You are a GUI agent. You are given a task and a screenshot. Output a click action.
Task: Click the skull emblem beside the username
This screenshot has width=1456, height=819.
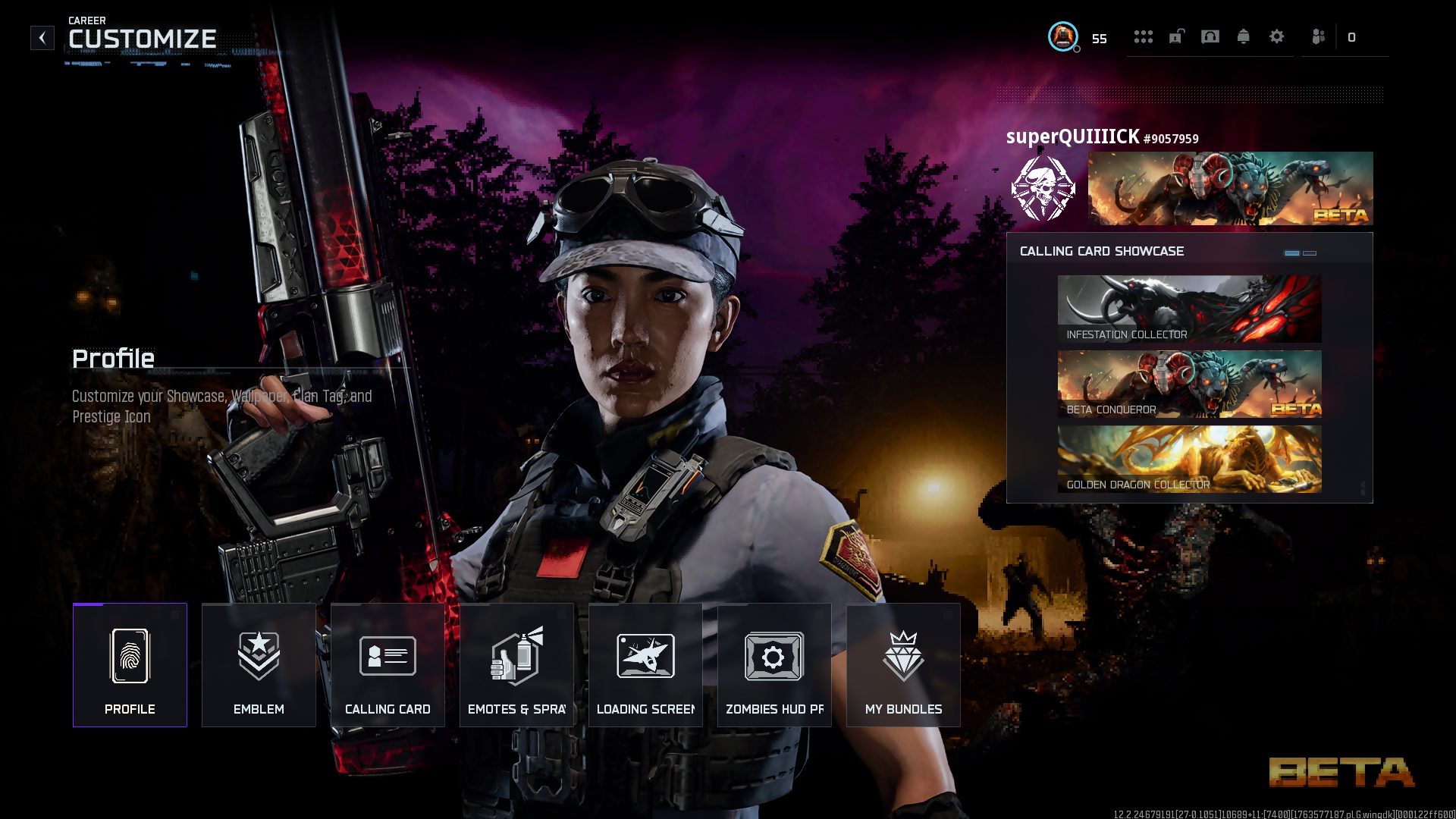1043,189
